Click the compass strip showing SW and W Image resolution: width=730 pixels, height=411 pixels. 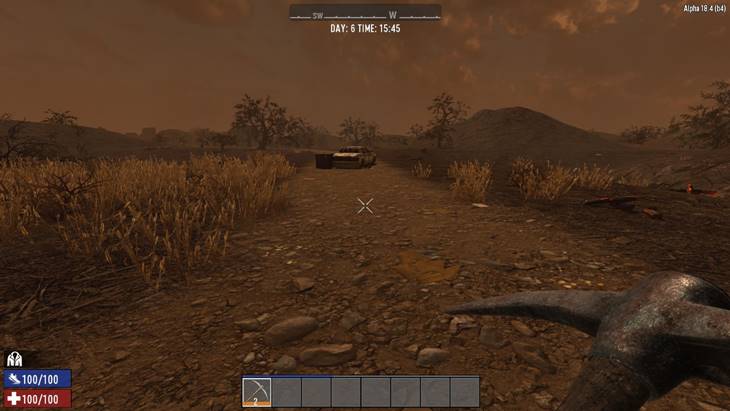pos(365,14)
